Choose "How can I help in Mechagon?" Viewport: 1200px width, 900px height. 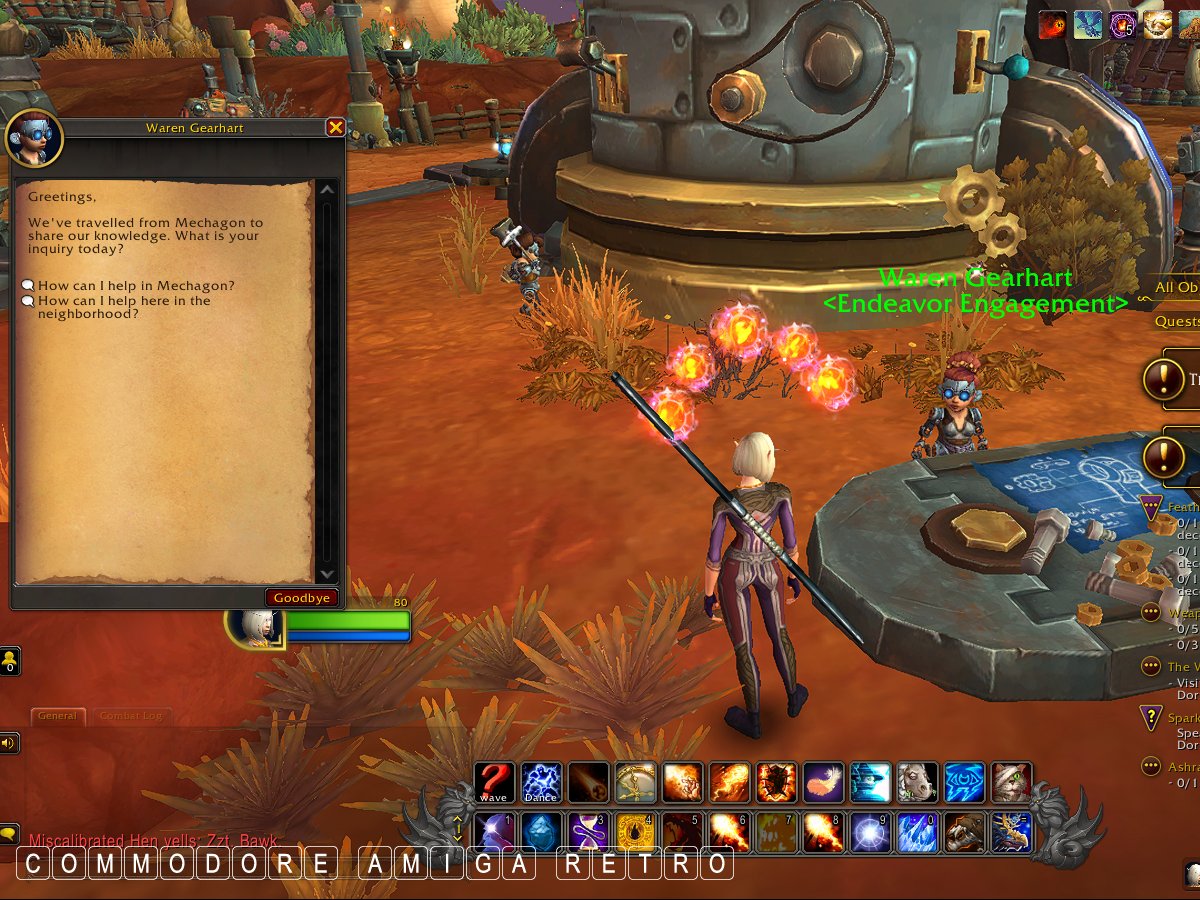[x=136, y=286]
